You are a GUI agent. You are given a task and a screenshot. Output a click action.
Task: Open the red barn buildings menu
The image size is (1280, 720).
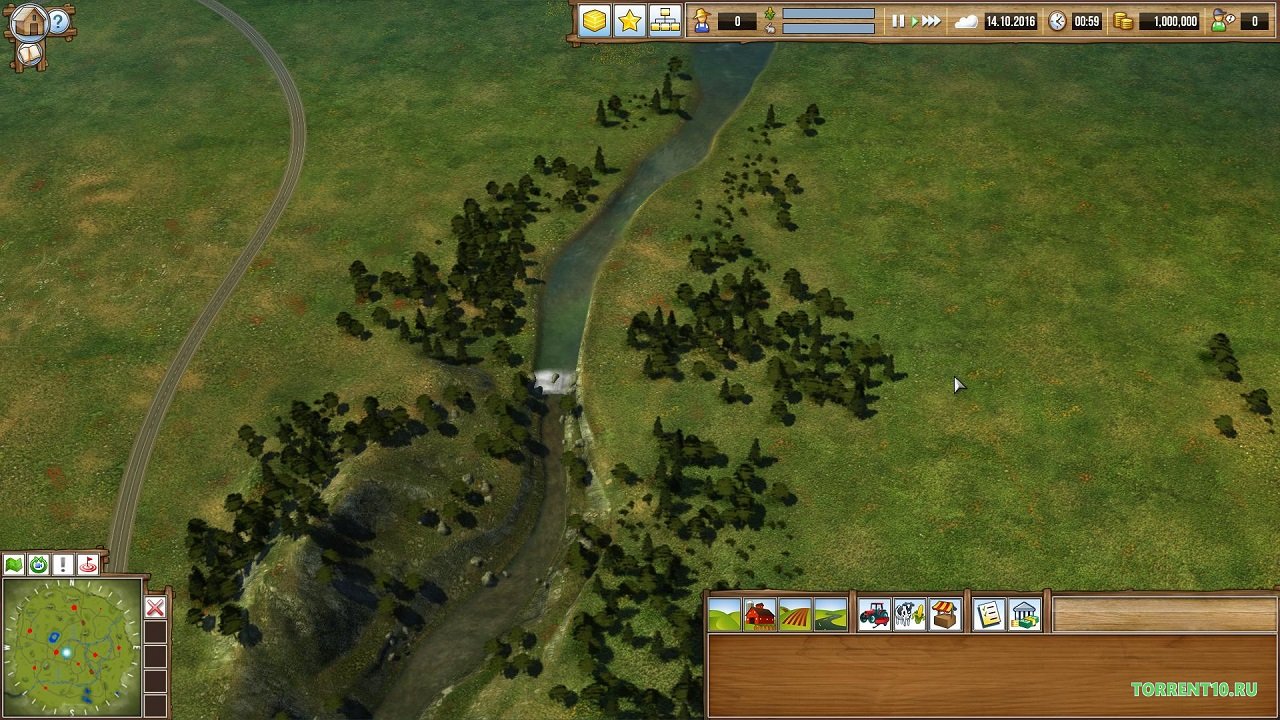760,615
